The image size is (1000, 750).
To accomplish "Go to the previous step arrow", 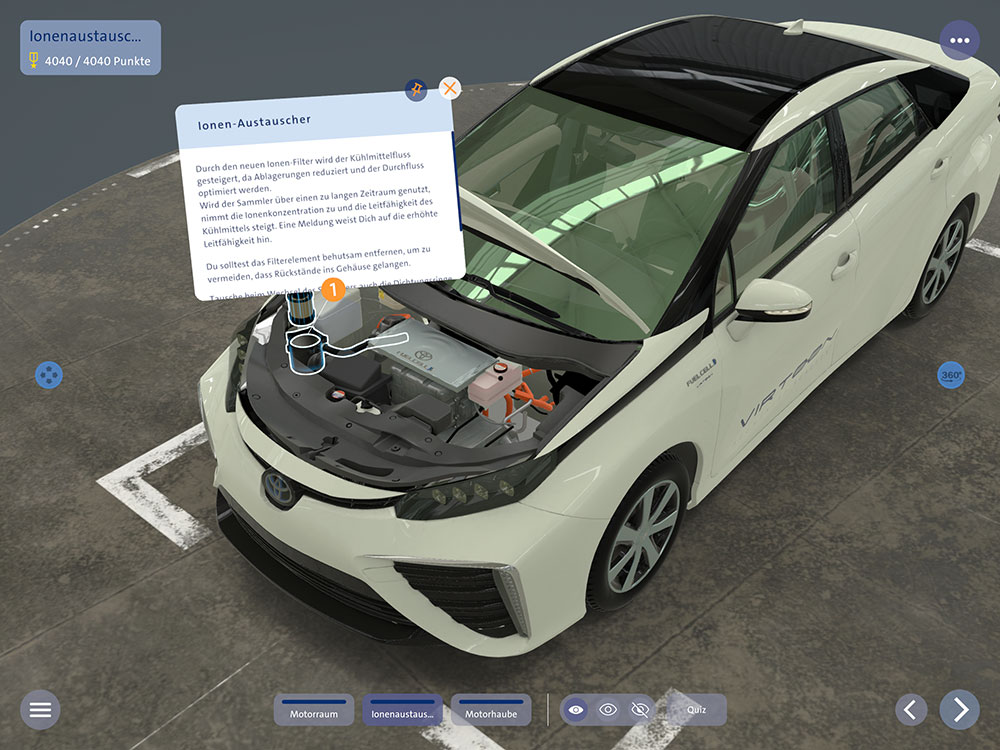I will pos(909,710).
